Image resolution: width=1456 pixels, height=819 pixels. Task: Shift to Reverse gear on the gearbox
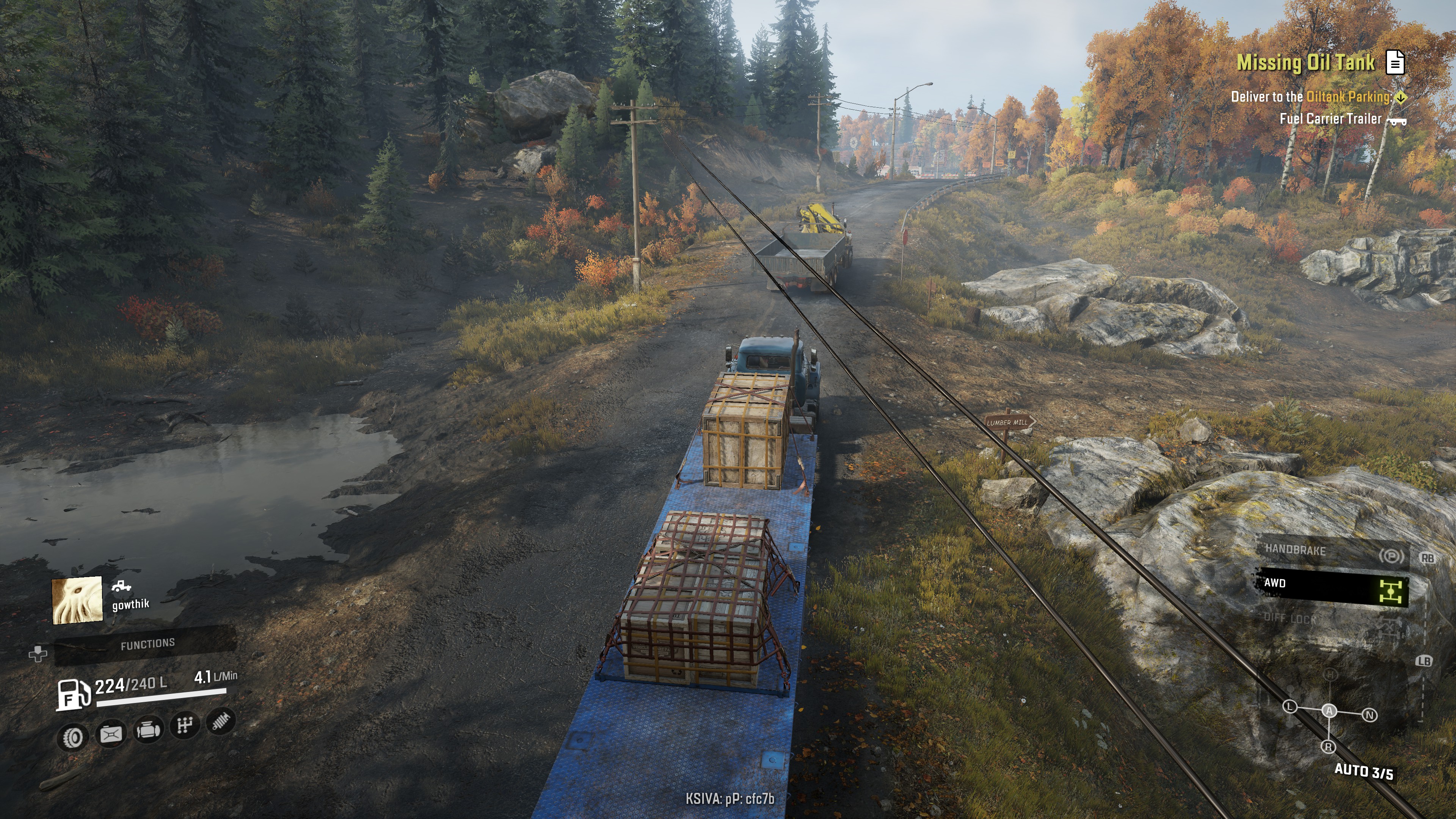1328,747
